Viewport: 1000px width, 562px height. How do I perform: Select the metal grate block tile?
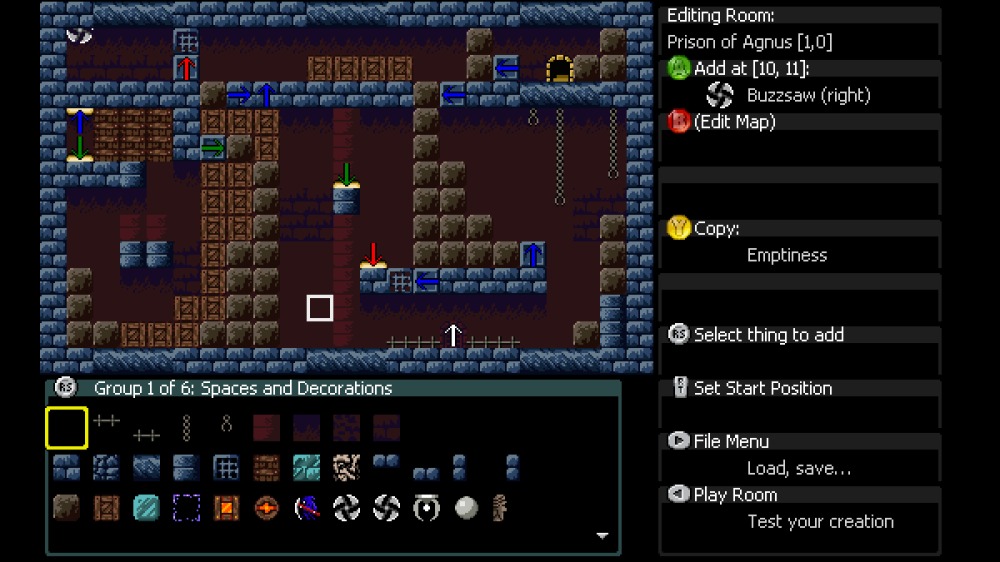226,468
